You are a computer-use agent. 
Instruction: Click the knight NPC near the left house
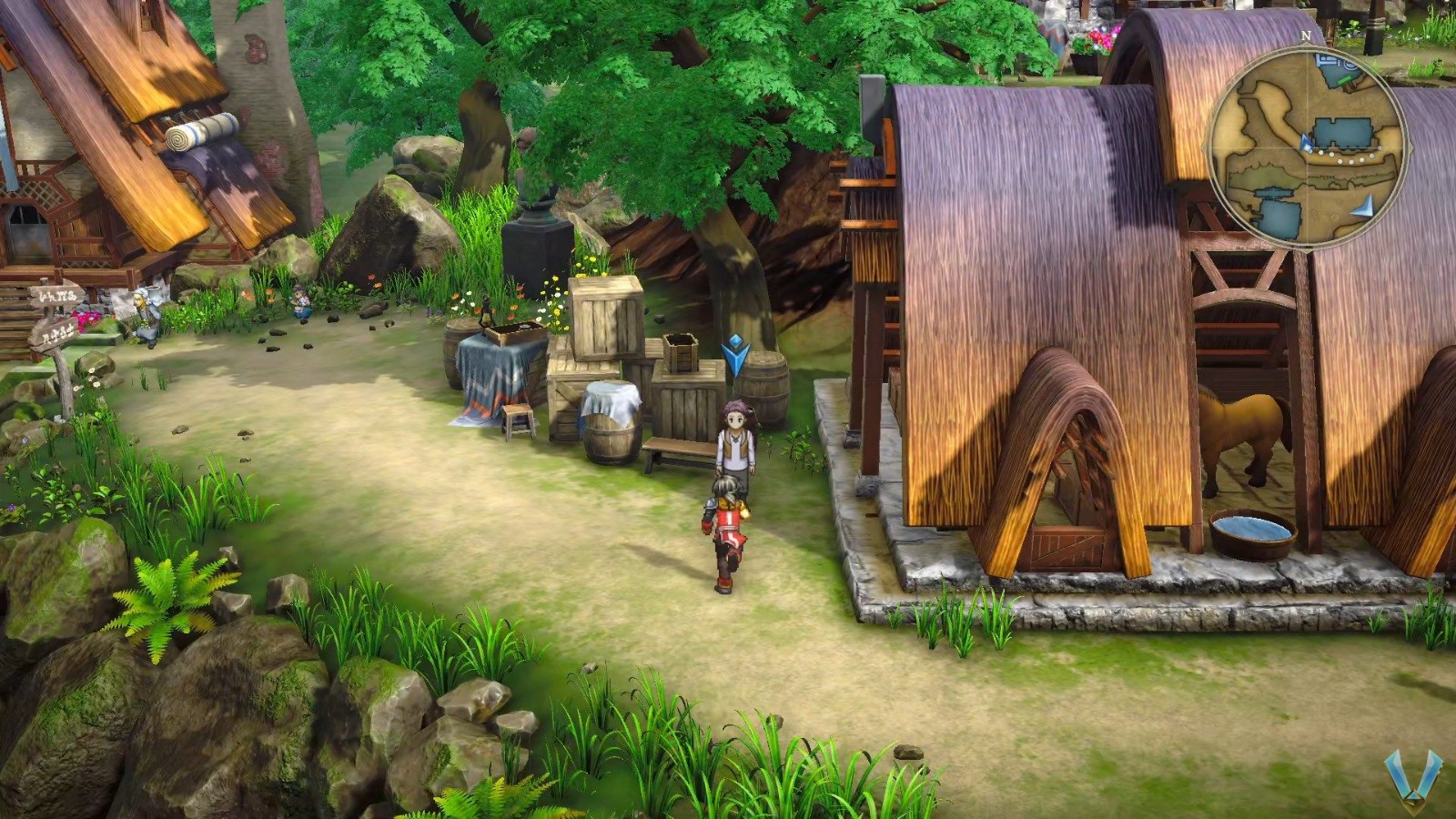[147, 315]
